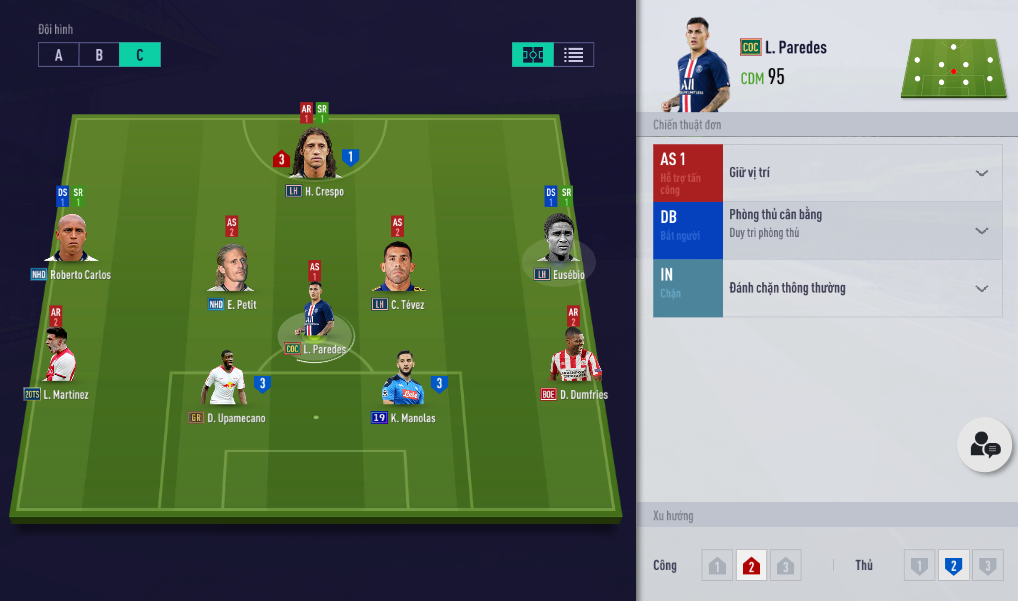Switch to formation tab B

[99, 55]
